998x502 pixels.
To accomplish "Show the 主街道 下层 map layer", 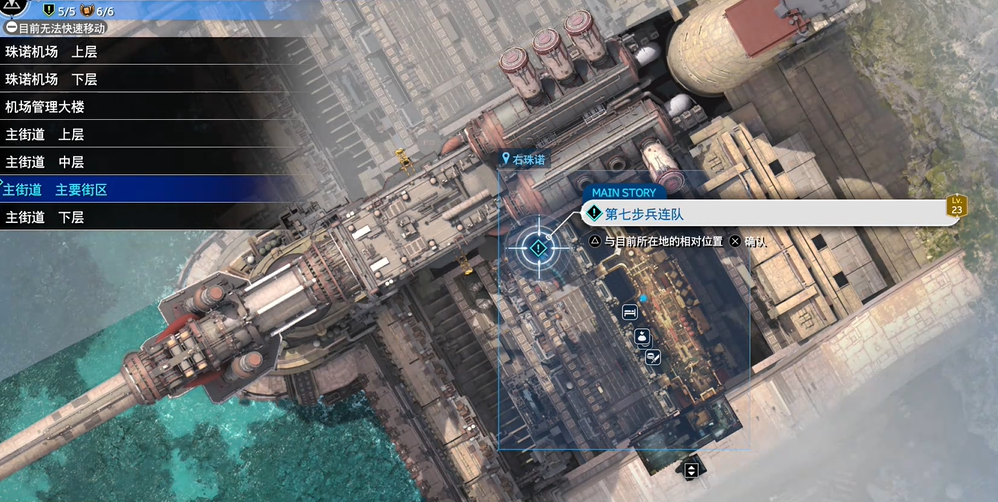I will point(45,216).
